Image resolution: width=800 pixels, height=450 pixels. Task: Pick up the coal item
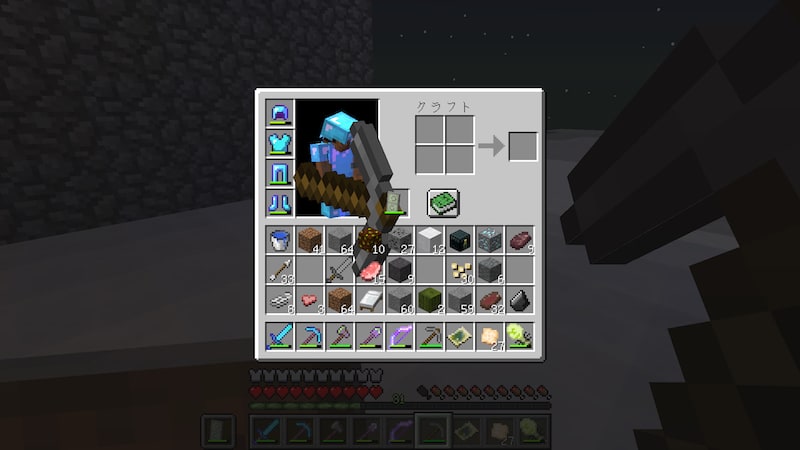coord(519,300)
